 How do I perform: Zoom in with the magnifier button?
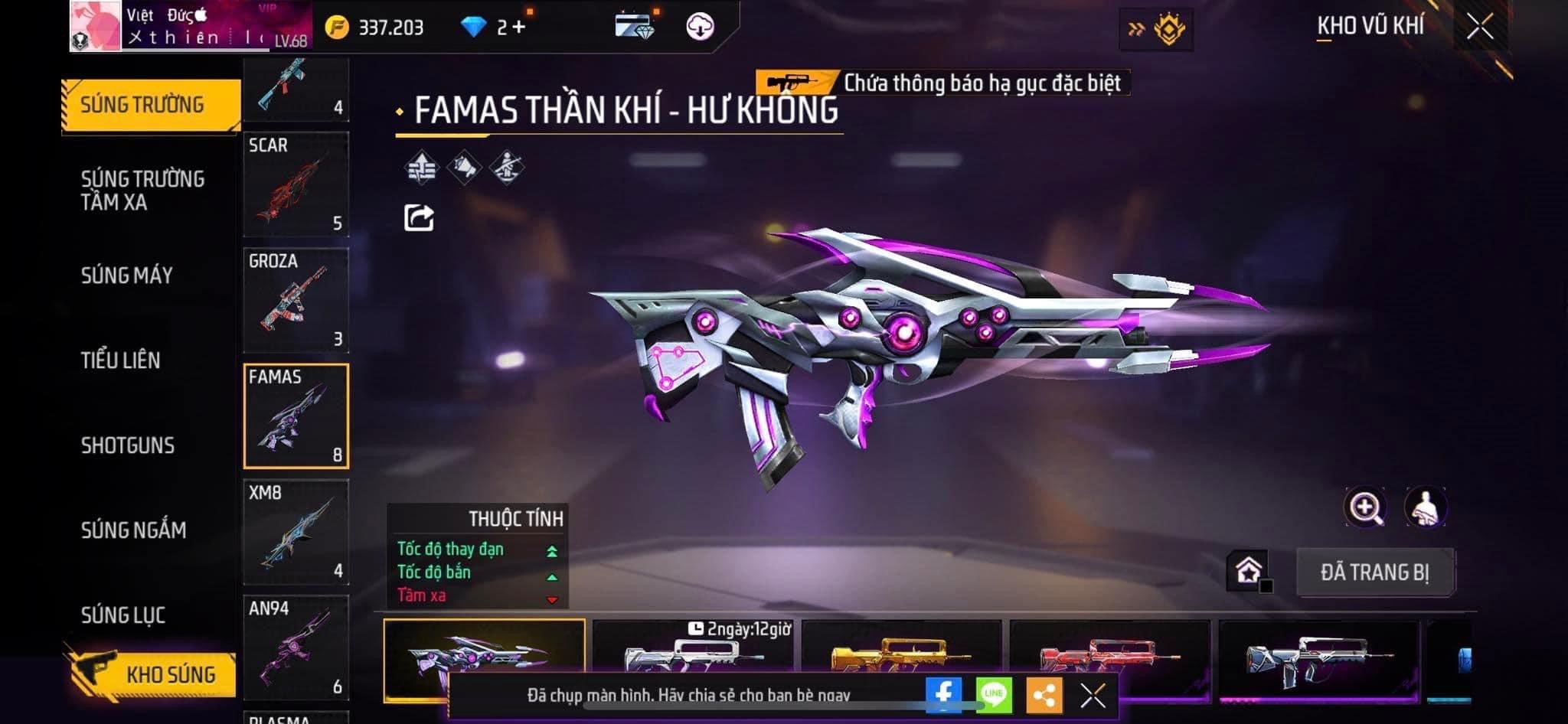(x=1364, y=507)
